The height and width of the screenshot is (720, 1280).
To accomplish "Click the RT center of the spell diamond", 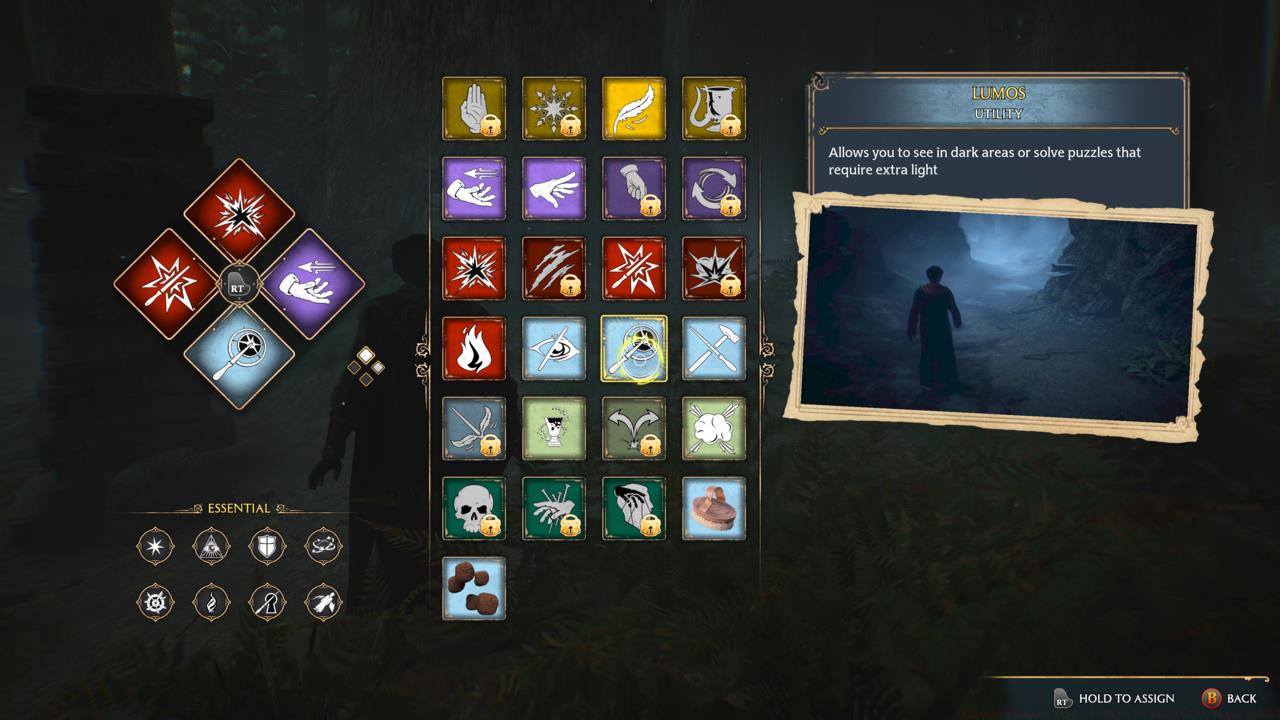I will tap(240, 283).
